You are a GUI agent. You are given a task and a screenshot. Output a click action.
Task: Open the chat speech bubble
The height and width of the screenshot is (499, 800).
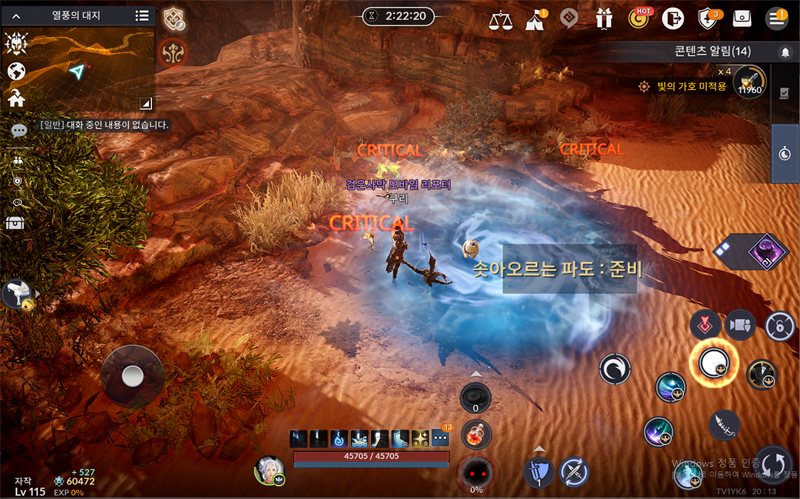pyautogui.click(x=18, y=131)
